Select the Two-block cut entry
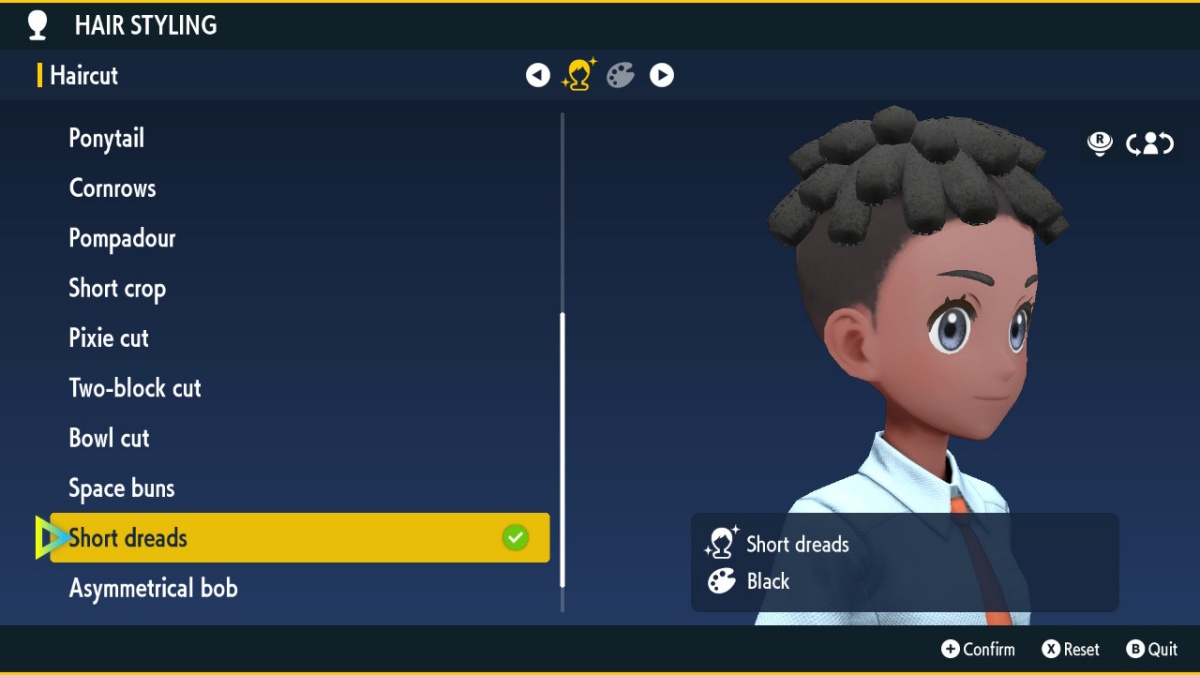1200x675 pixels. click(135, 388)
